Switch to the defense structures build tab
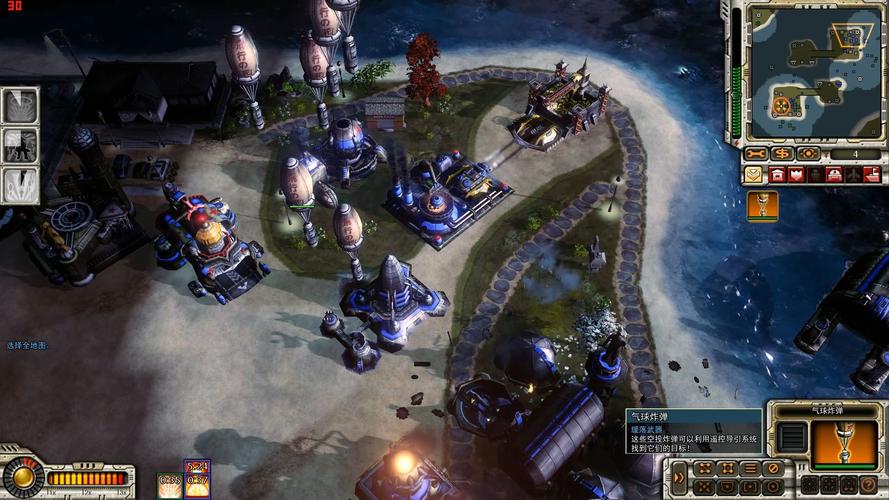The image size is (889, 500). [x=797, y=175]
